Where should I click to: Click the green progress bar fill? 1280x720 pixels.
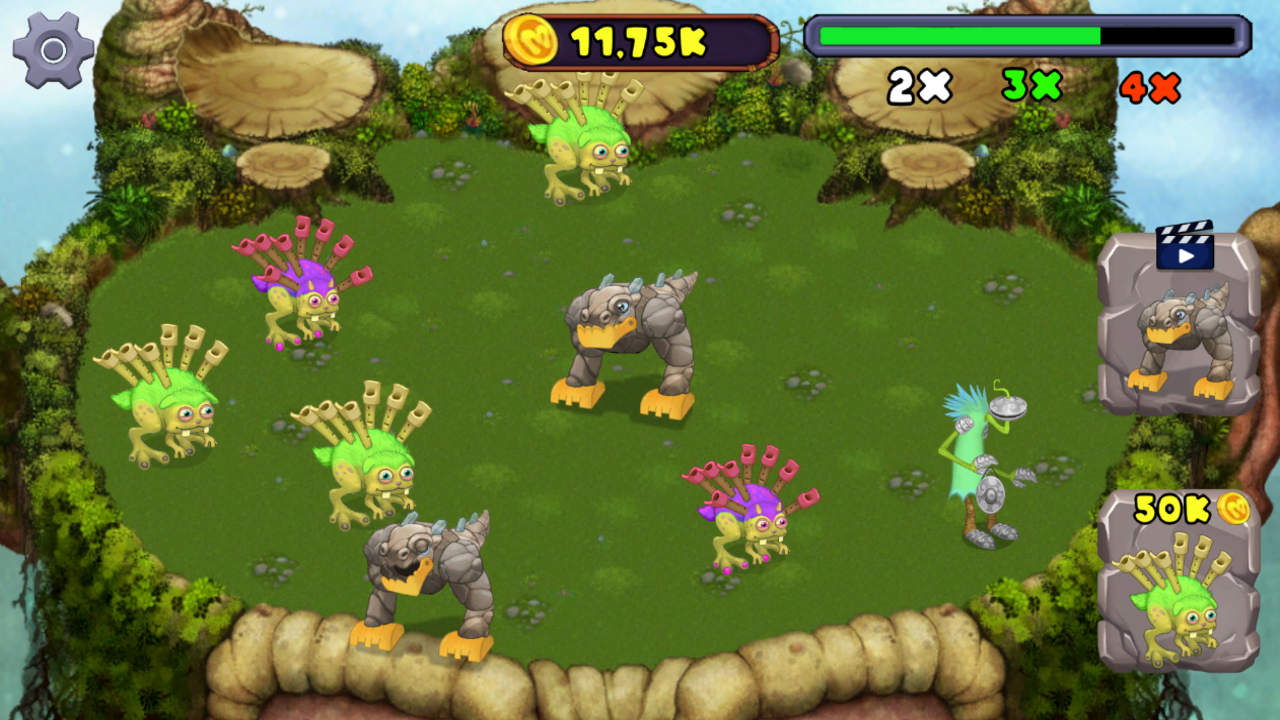point(960,36)
